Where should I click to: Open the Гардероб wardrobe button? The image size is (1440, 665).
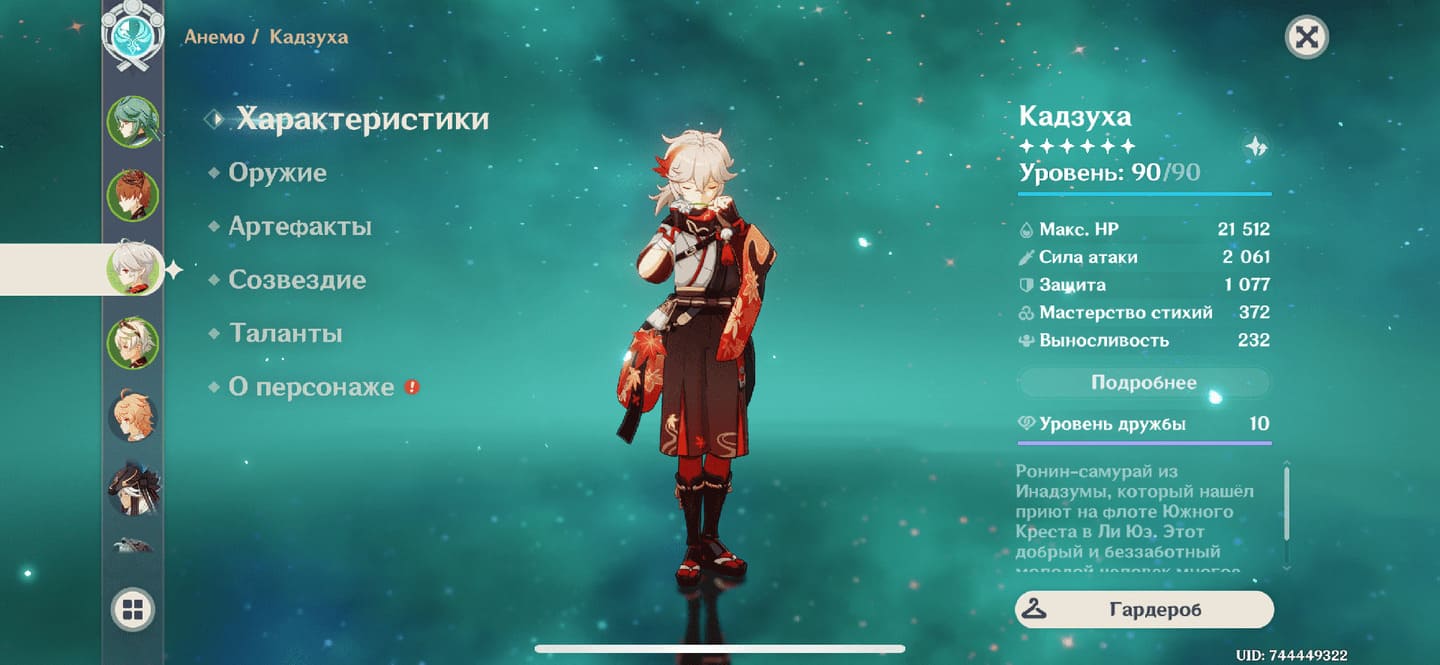[x=1144, y=609]
